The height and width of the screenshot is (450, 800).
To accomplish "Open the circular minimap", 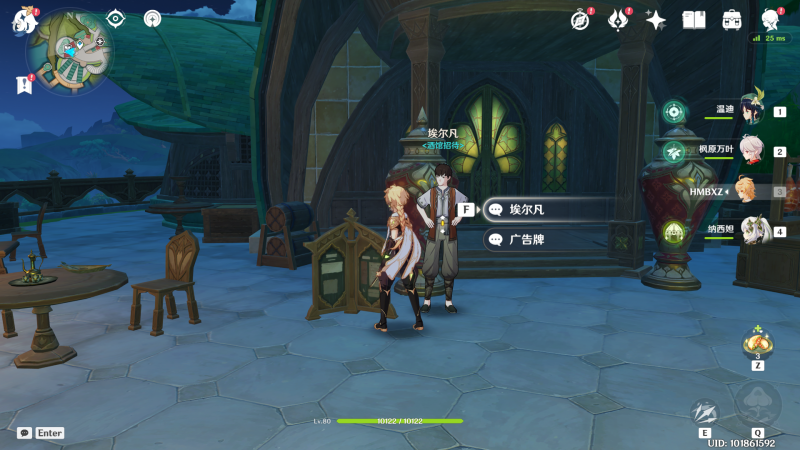I will [70, 50].
